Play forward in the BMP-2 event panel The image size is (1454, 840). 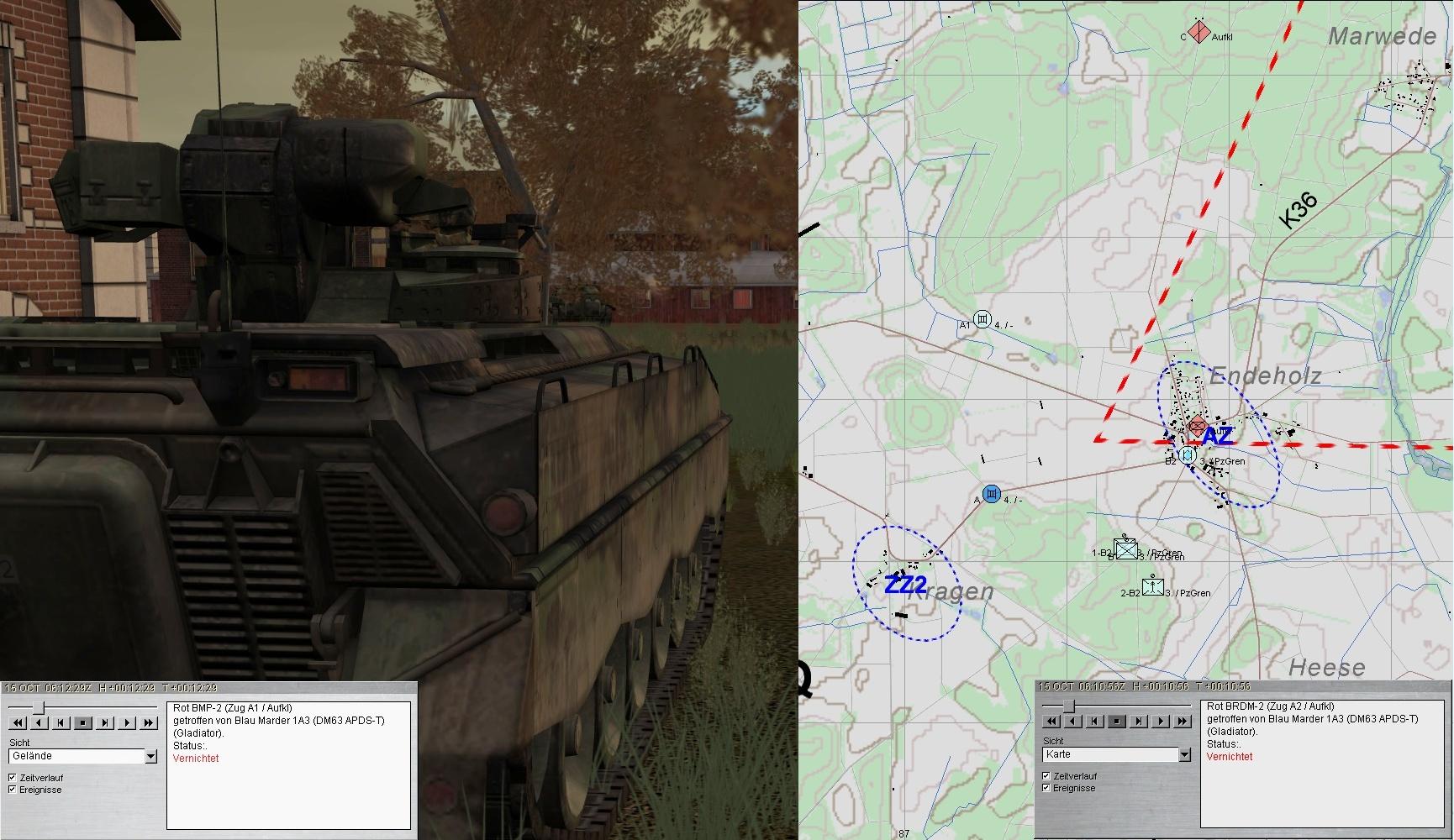(x=127, y=722)
